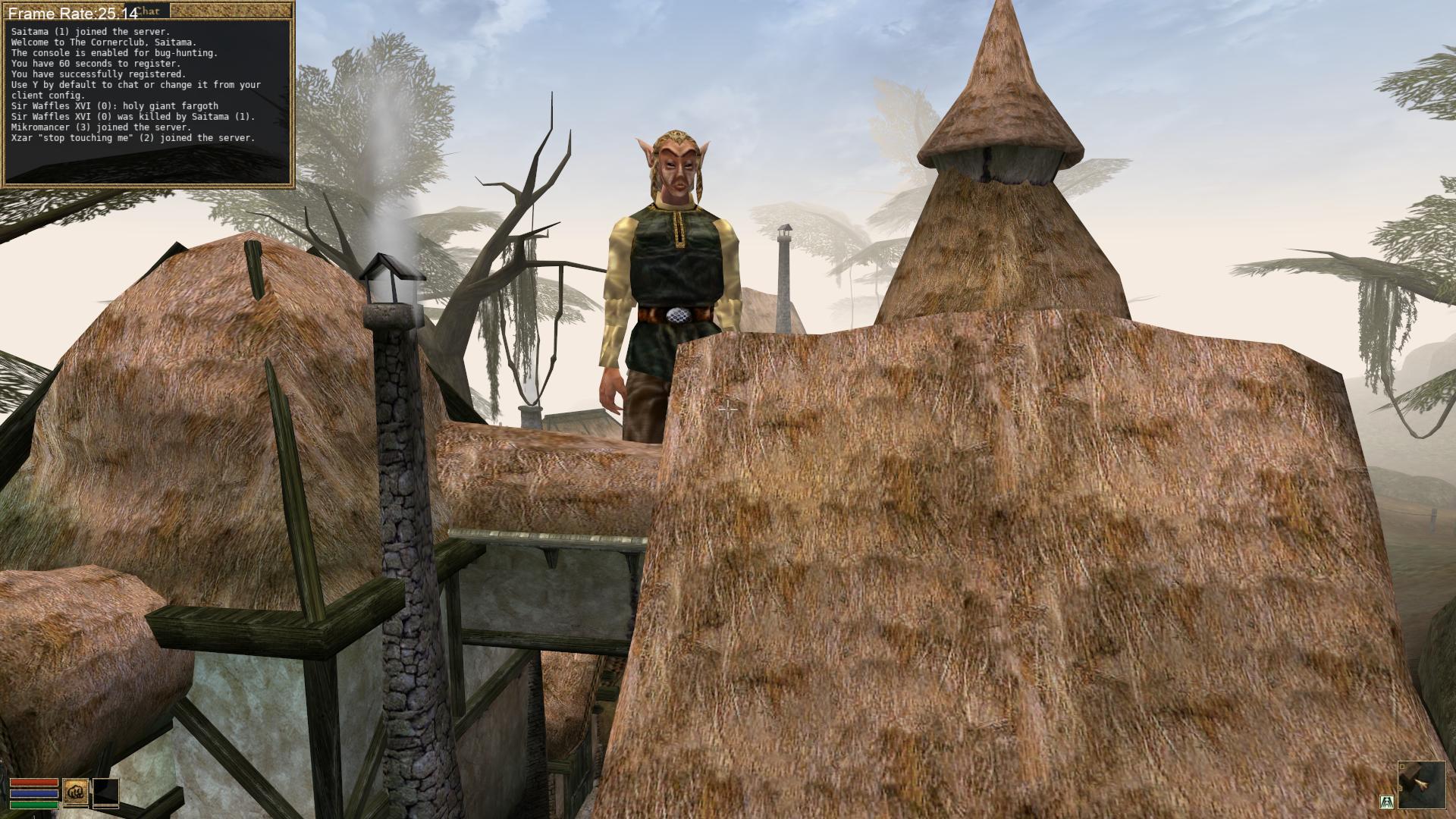Click the player arrow on the minimap
The height and width of the screenshot is (819, 1456).
click(x=1421, y=784)
